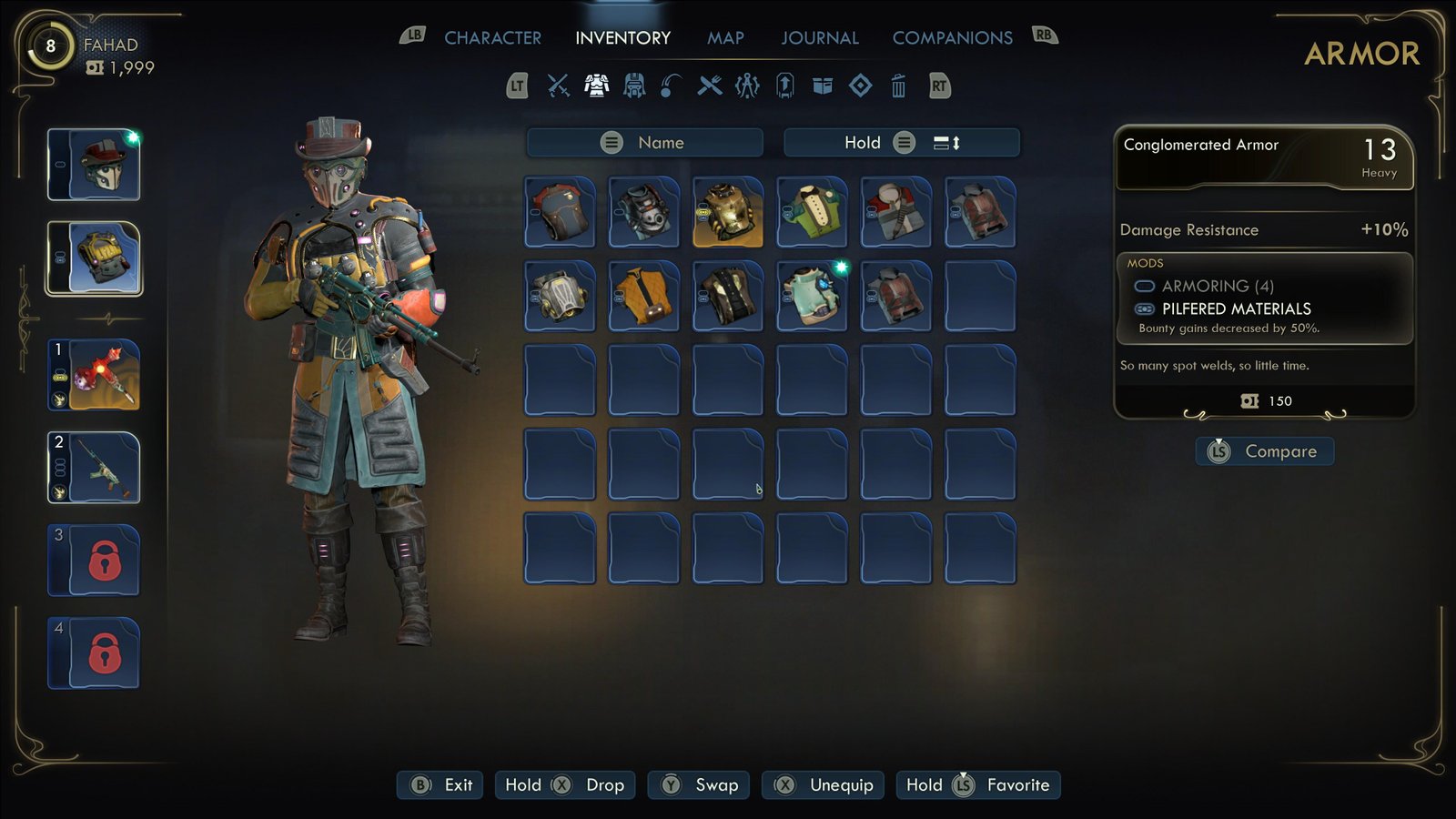1456x819 pixels.
Task: Select the helmets inventory category
Action: tap(634, 86)
